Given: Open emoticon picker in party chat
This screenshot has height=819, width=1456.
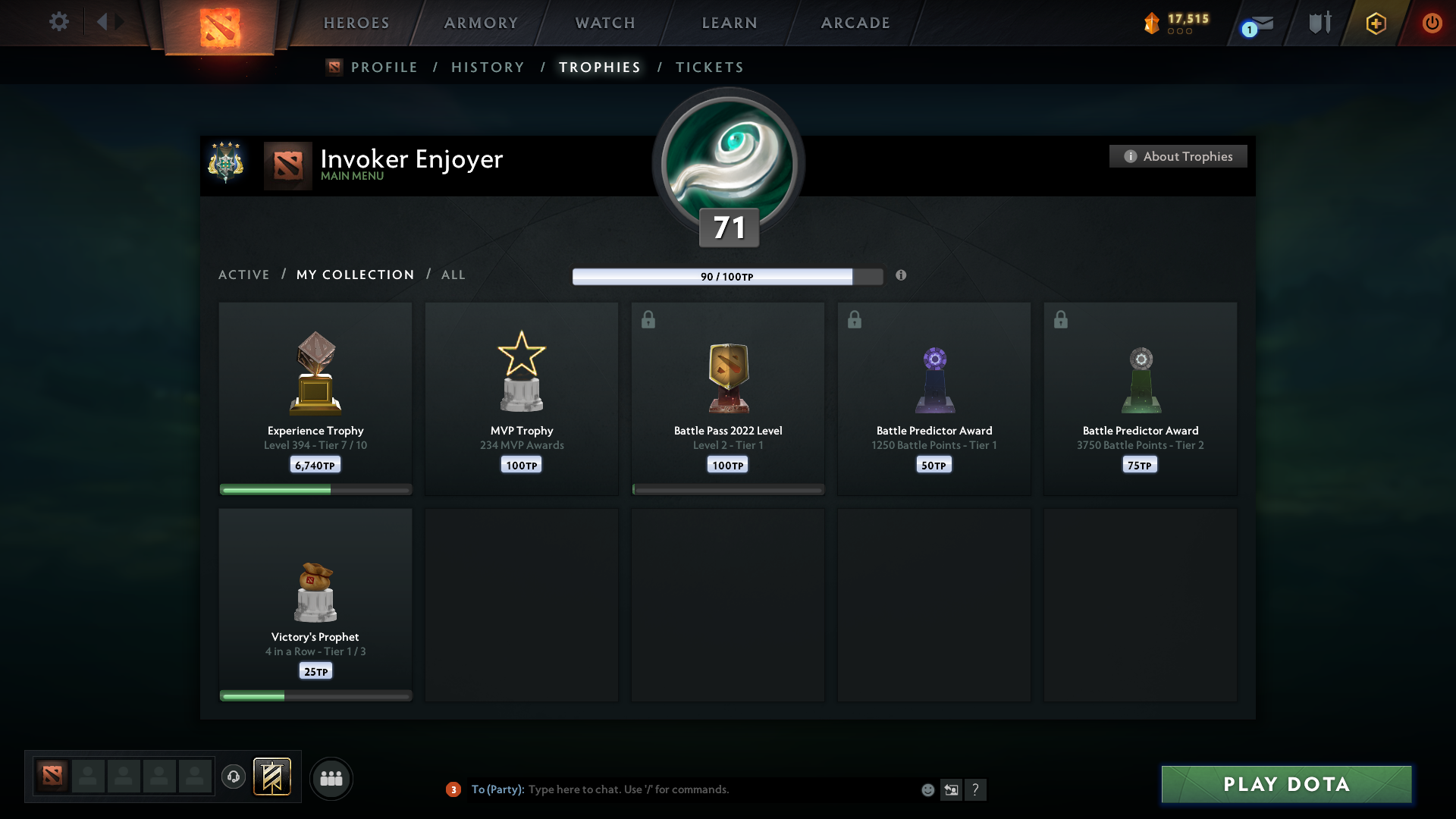Looking at the screenshot, I should coord(928,789).
